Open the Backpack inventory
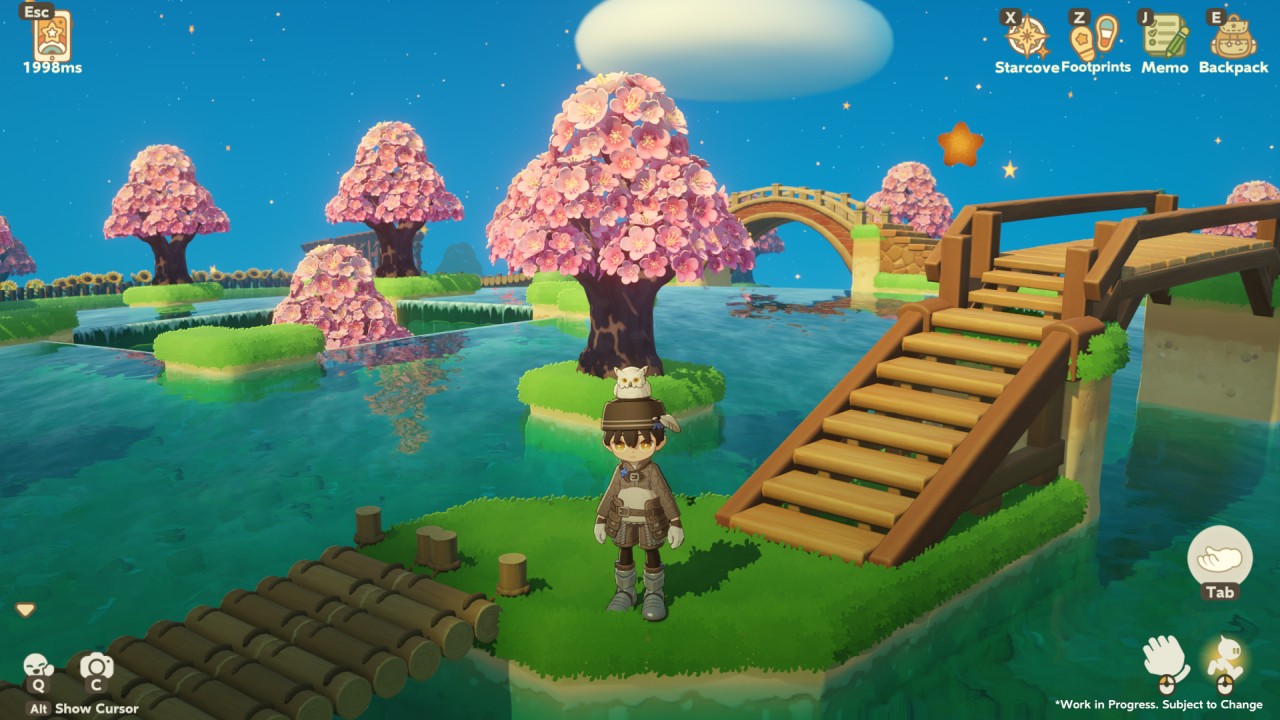1280x720 pixels. pos(1233,37)
